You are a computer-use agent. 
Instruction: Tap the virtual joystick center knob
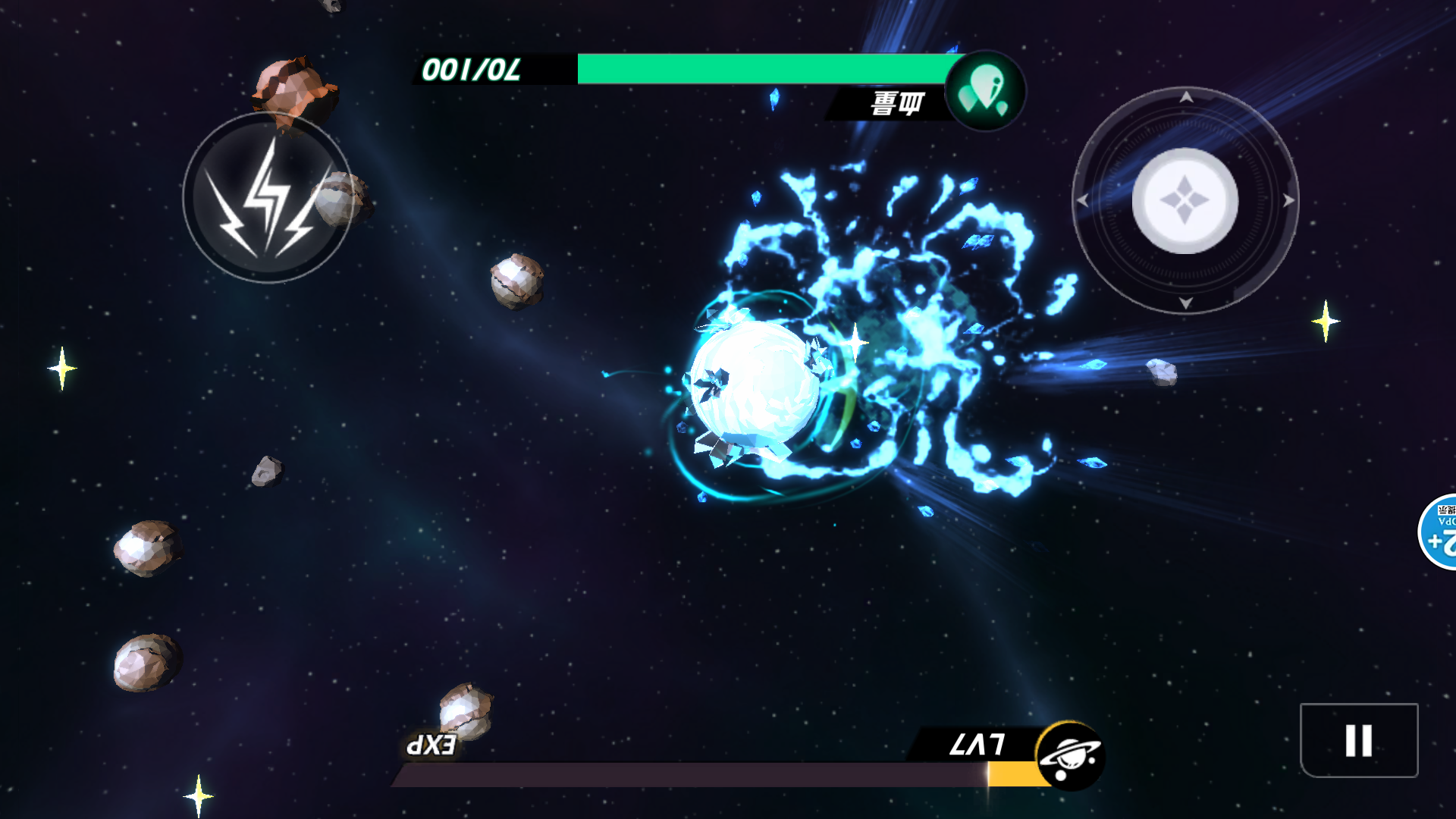click(1185, 201)
